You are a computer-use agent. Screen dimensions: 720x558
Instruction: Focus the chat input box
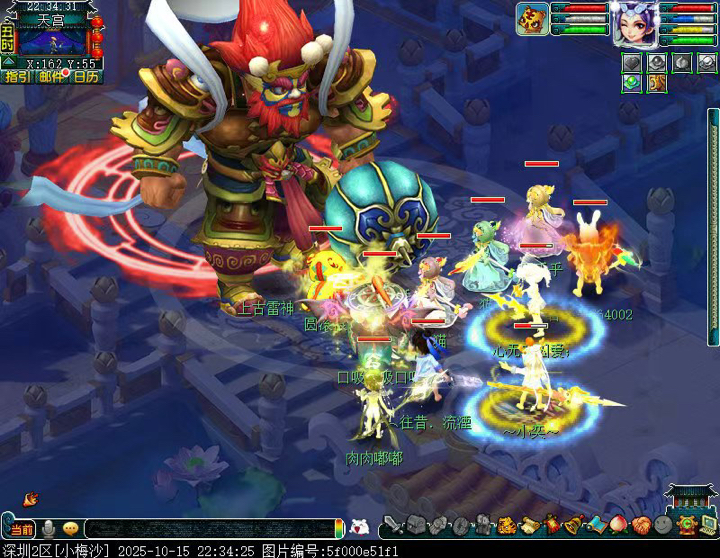click(210, 528)
